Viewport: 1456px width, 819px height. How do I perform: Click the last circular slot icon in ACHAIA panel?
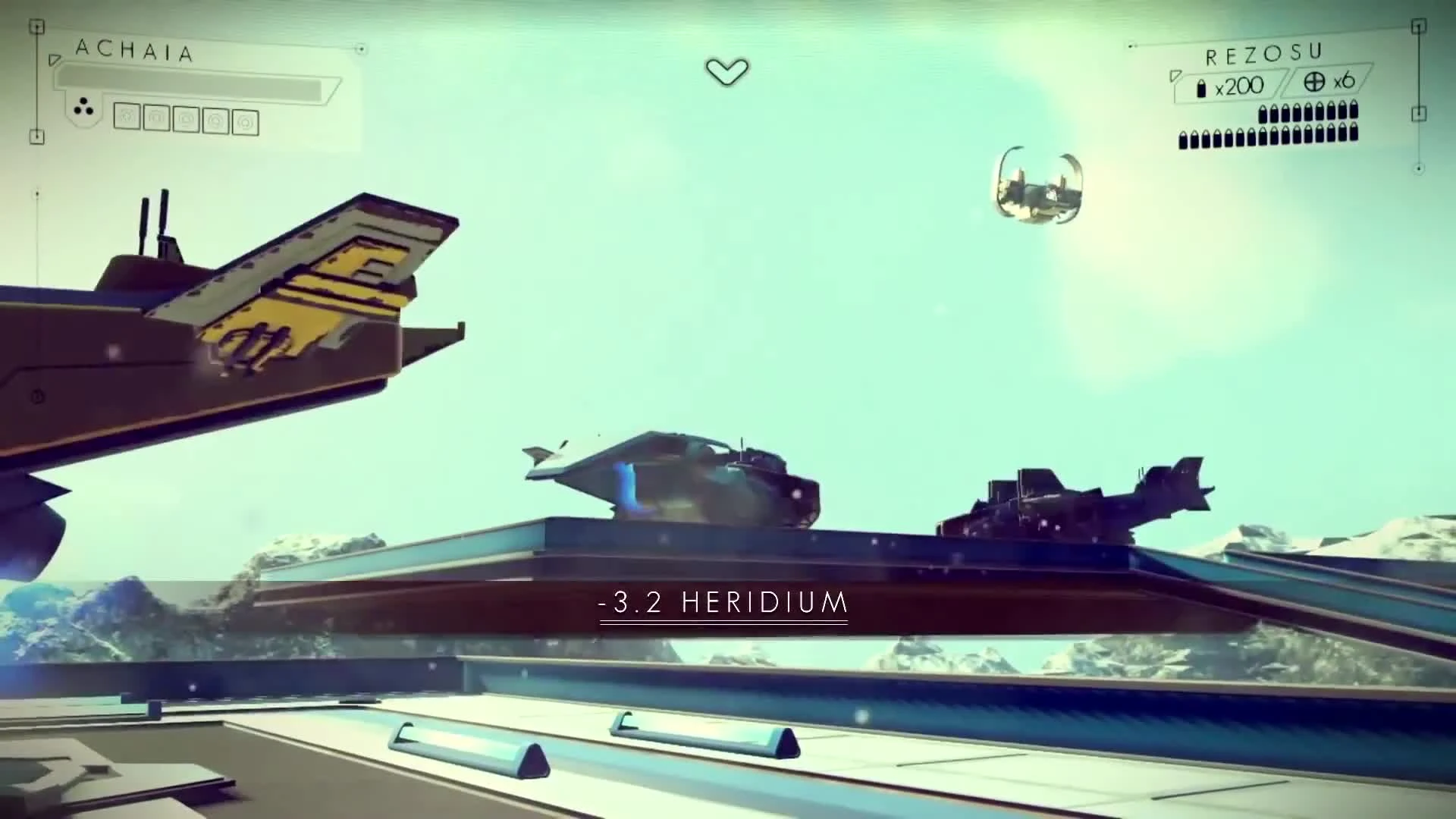tap(246, 121)
